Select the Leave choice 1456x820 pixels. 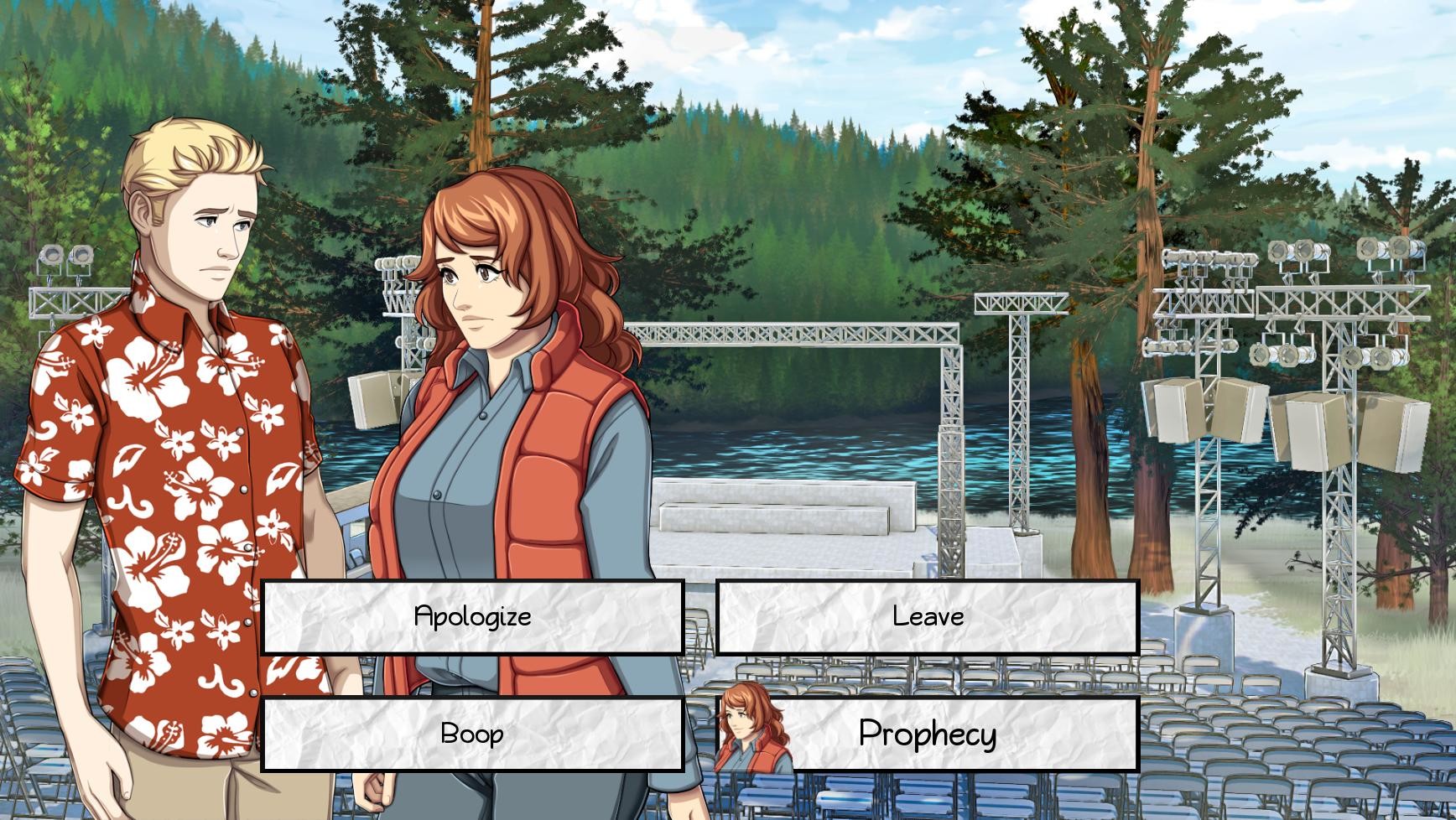coord(926,617)
